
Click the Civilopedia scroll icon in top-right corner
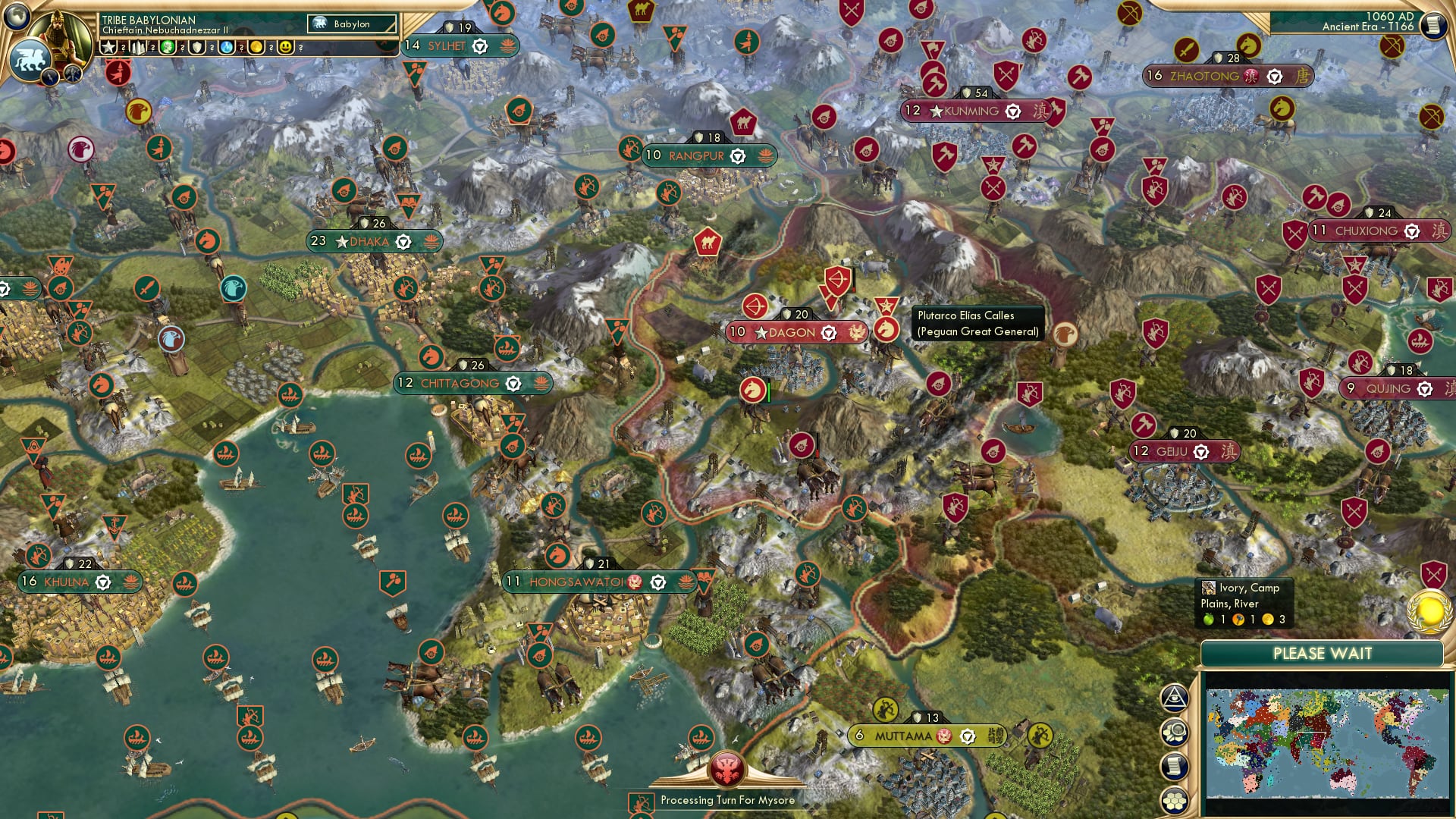pos(1432,26)
